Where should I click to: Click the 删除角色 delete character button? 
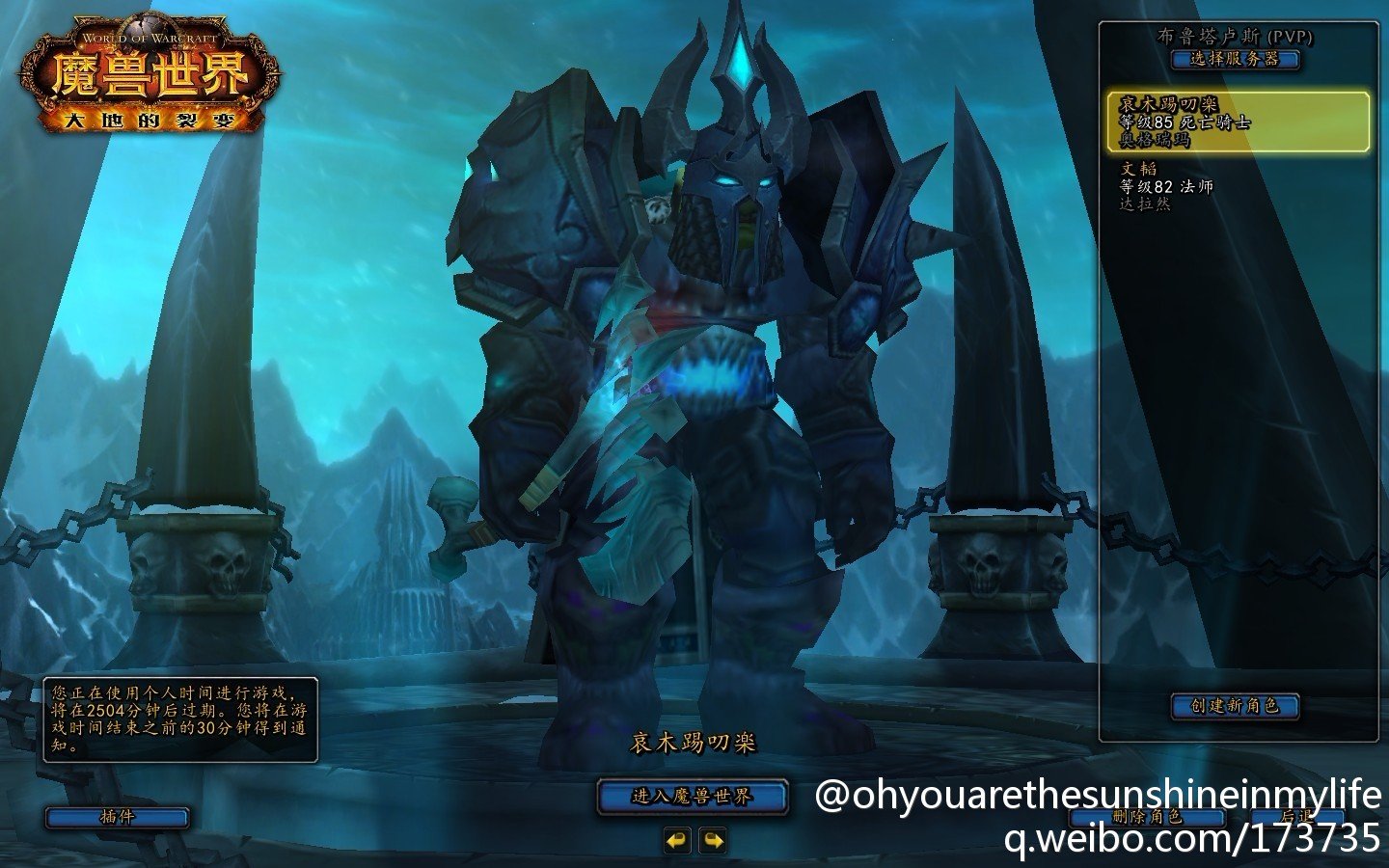(1147, 817)
